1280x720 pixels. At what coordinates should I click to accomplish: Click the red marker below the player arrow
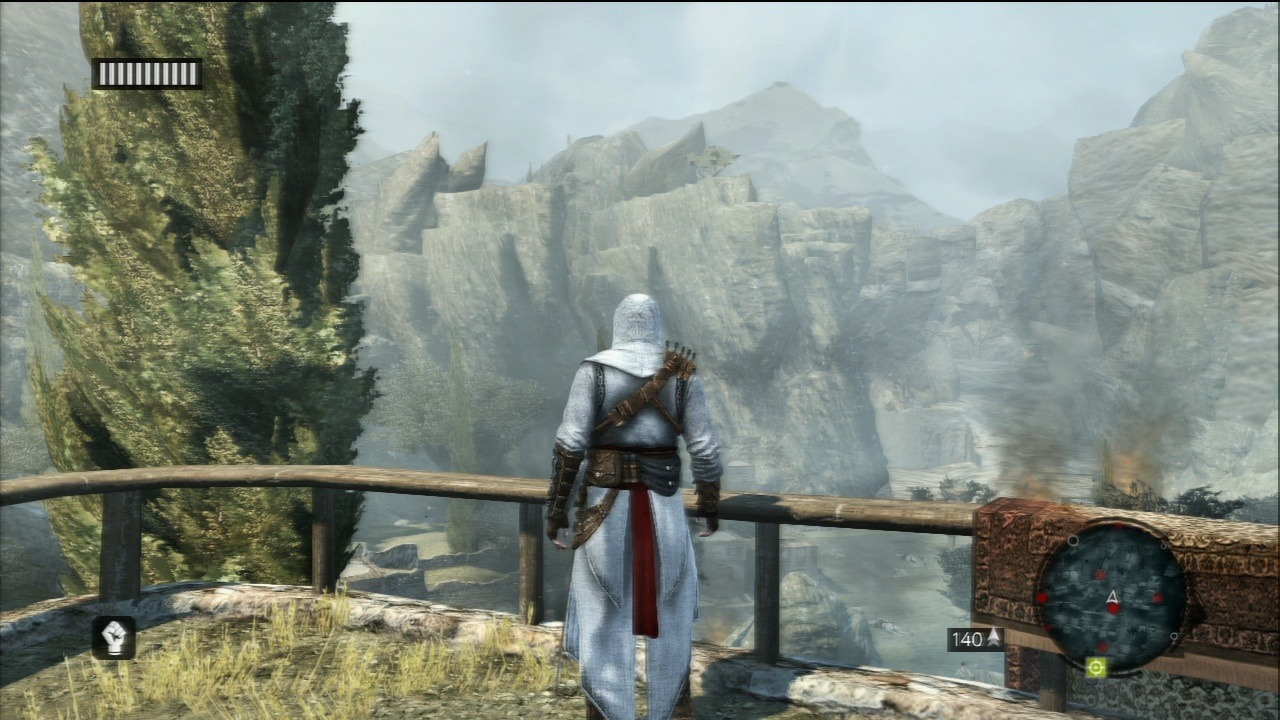point(1113,608)
